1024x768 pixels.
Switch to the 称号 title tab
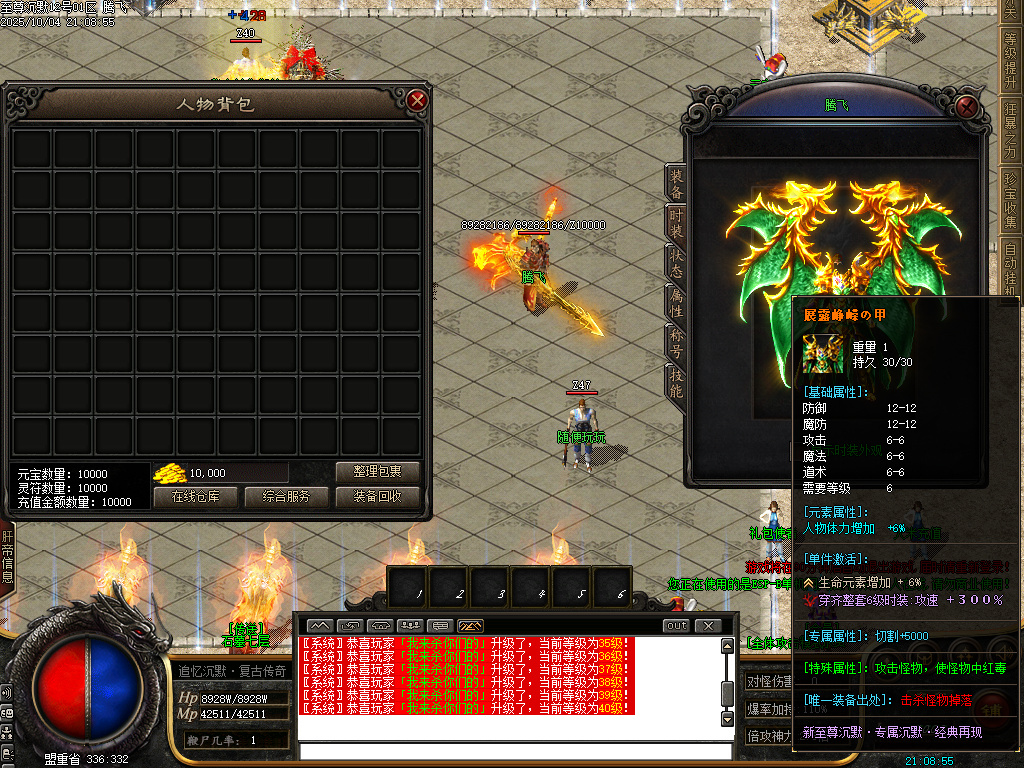point(676,342)
